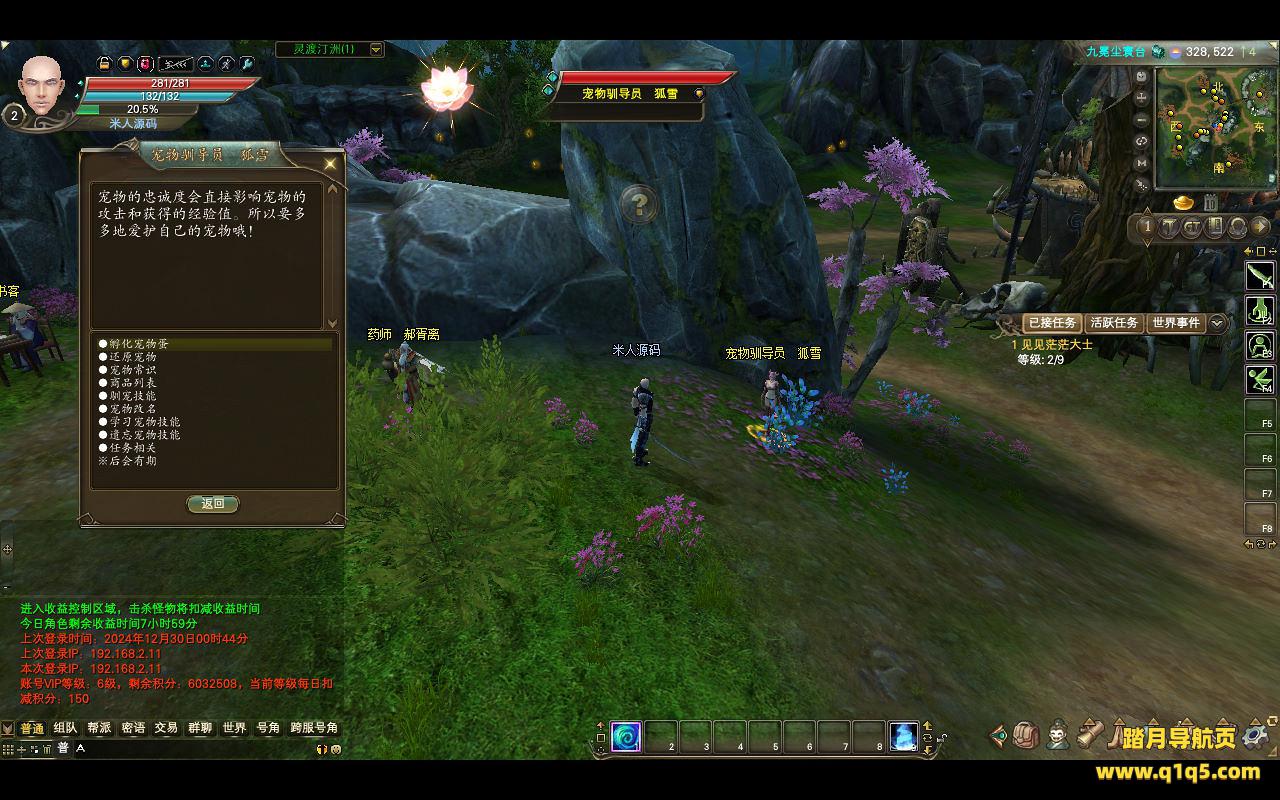
Task: Select 学习宠物技能 from the list
Action: coord(145,422)
